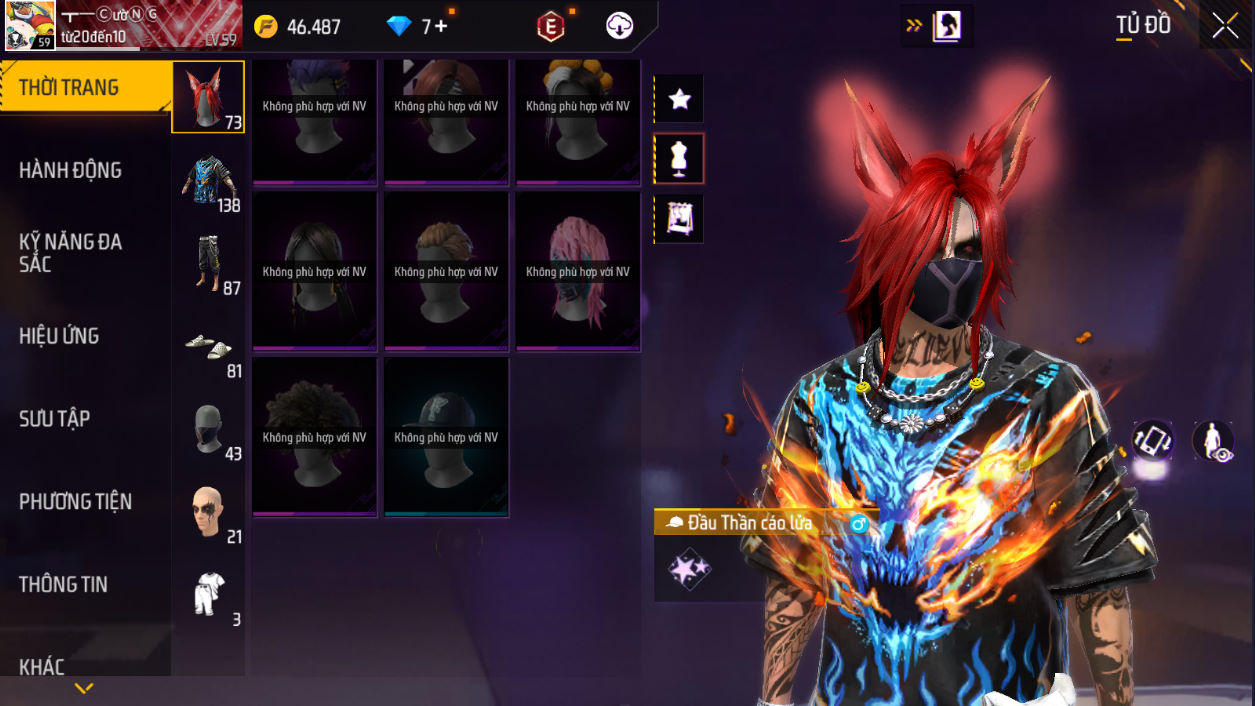Expand the sidebar with the down arrow
This screenshot has height=706, width=1255.
(x=84, y=688)
